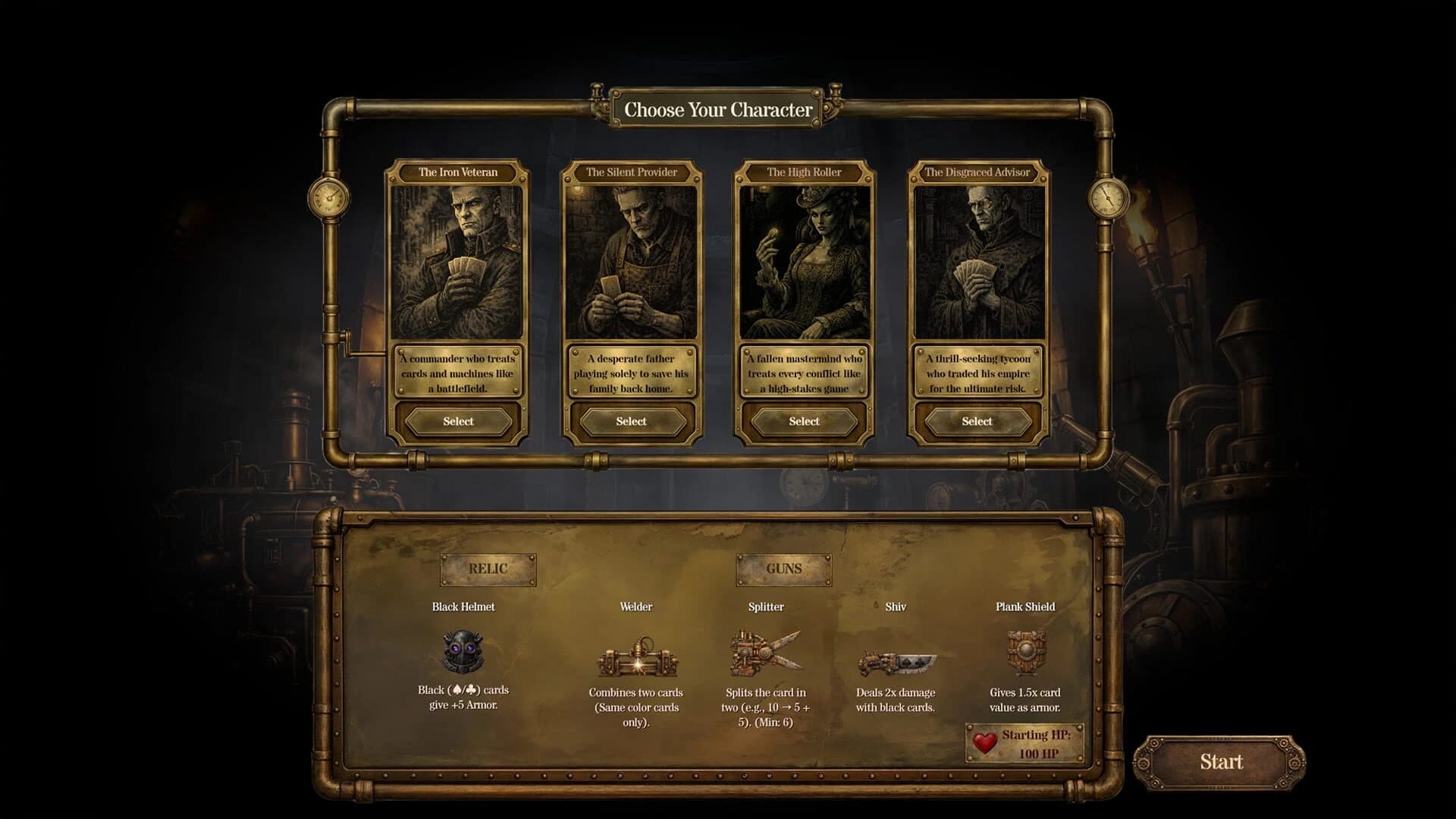Image resolution: width=1456 pixels, height=819 pixels.
Task: Select The Silent Provider character
Action: tap(630, 421)
